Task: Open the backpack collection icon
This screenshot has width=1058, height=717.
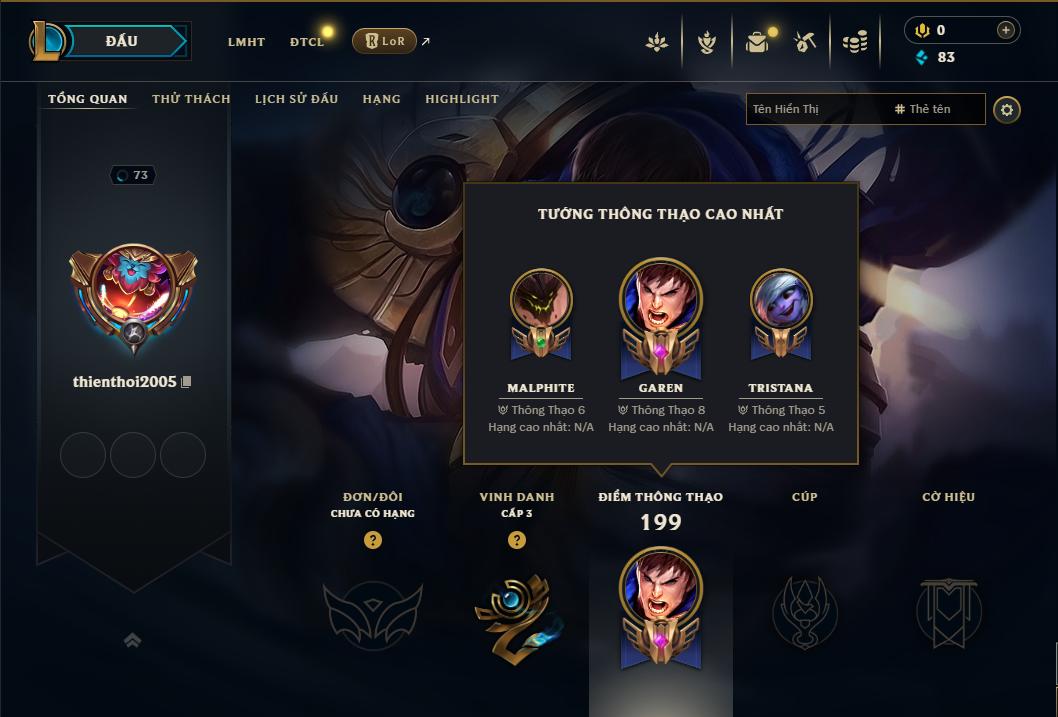Action: [757, 42]
